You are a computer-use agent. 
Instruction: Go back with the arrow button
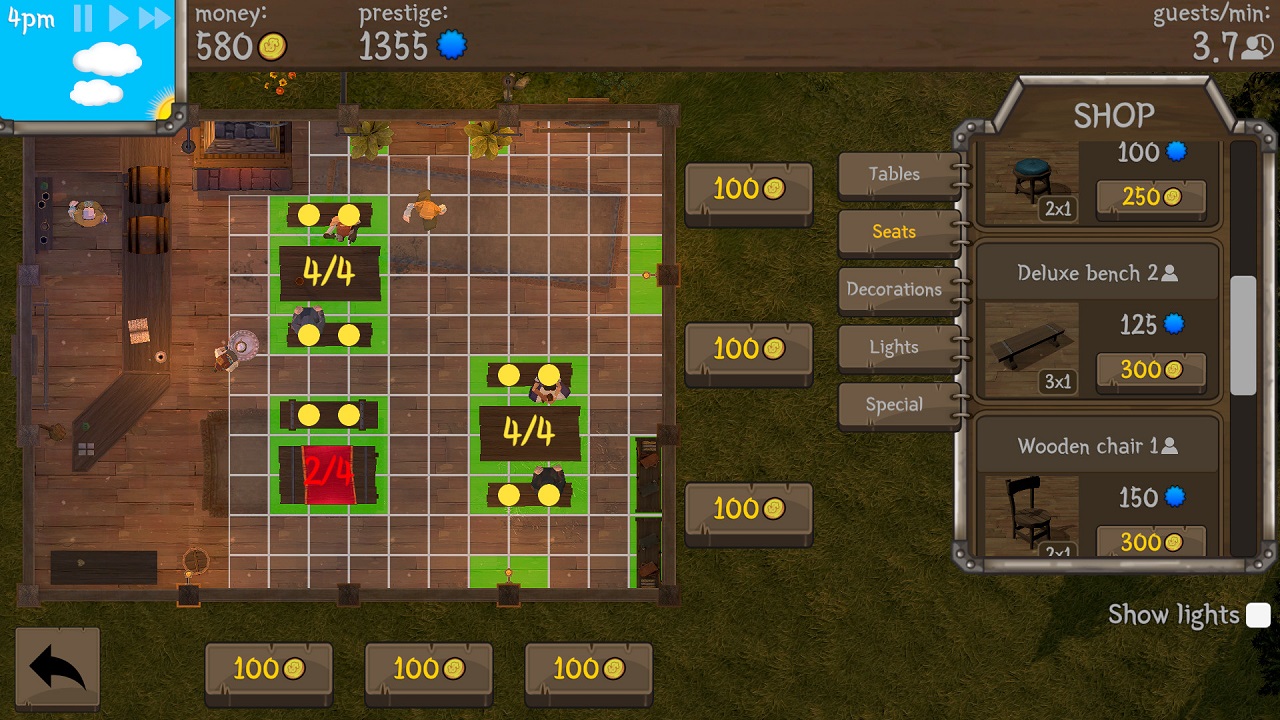coord(57,668)
